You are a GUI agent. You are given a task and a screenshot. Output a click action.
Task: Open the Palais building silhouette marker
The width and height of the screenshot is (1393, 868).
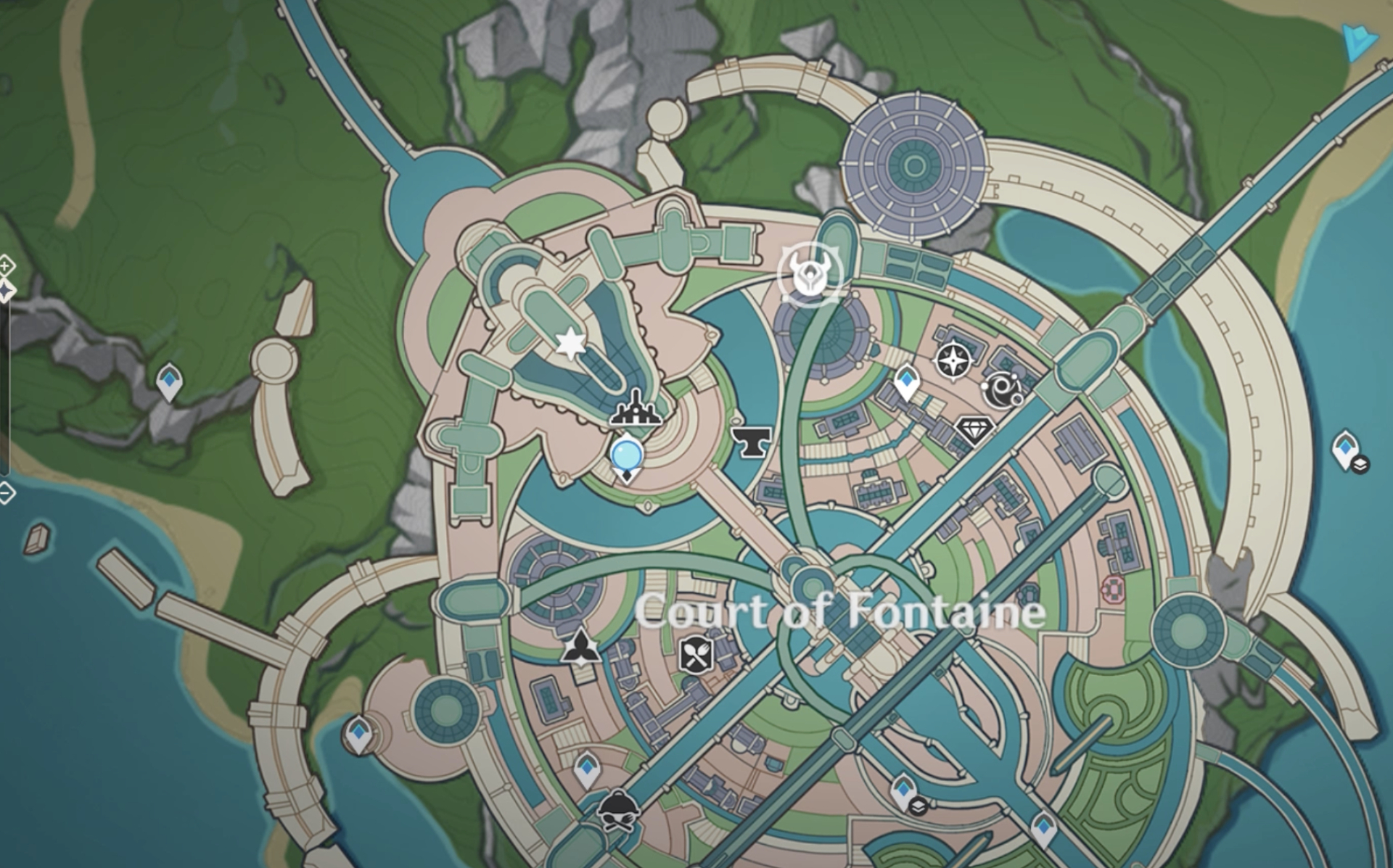pos(636,410)
